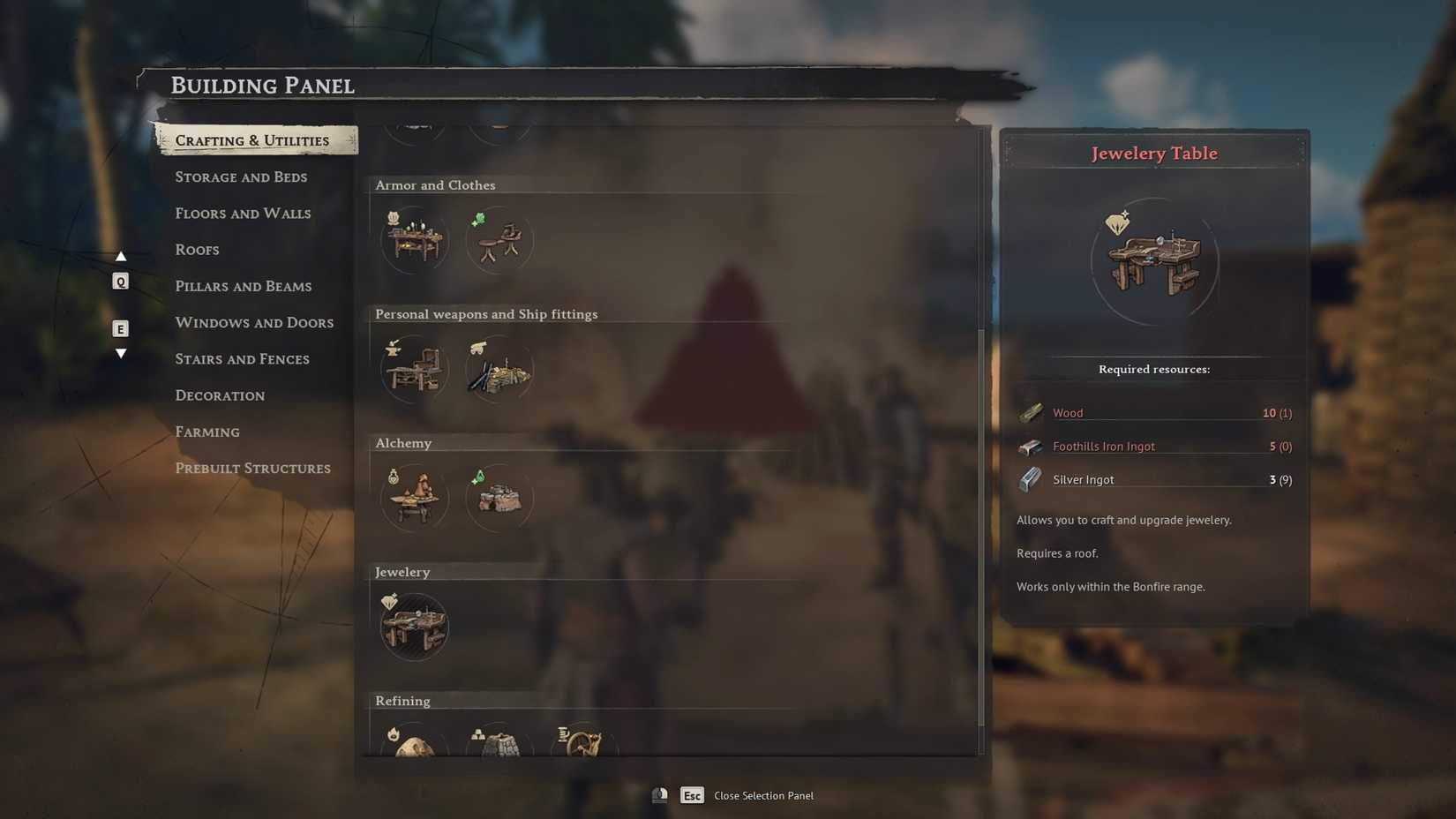Switch to Stairs and Fences category
Viewport: 1456px width, 819px height.
click(x=242, y=359)
